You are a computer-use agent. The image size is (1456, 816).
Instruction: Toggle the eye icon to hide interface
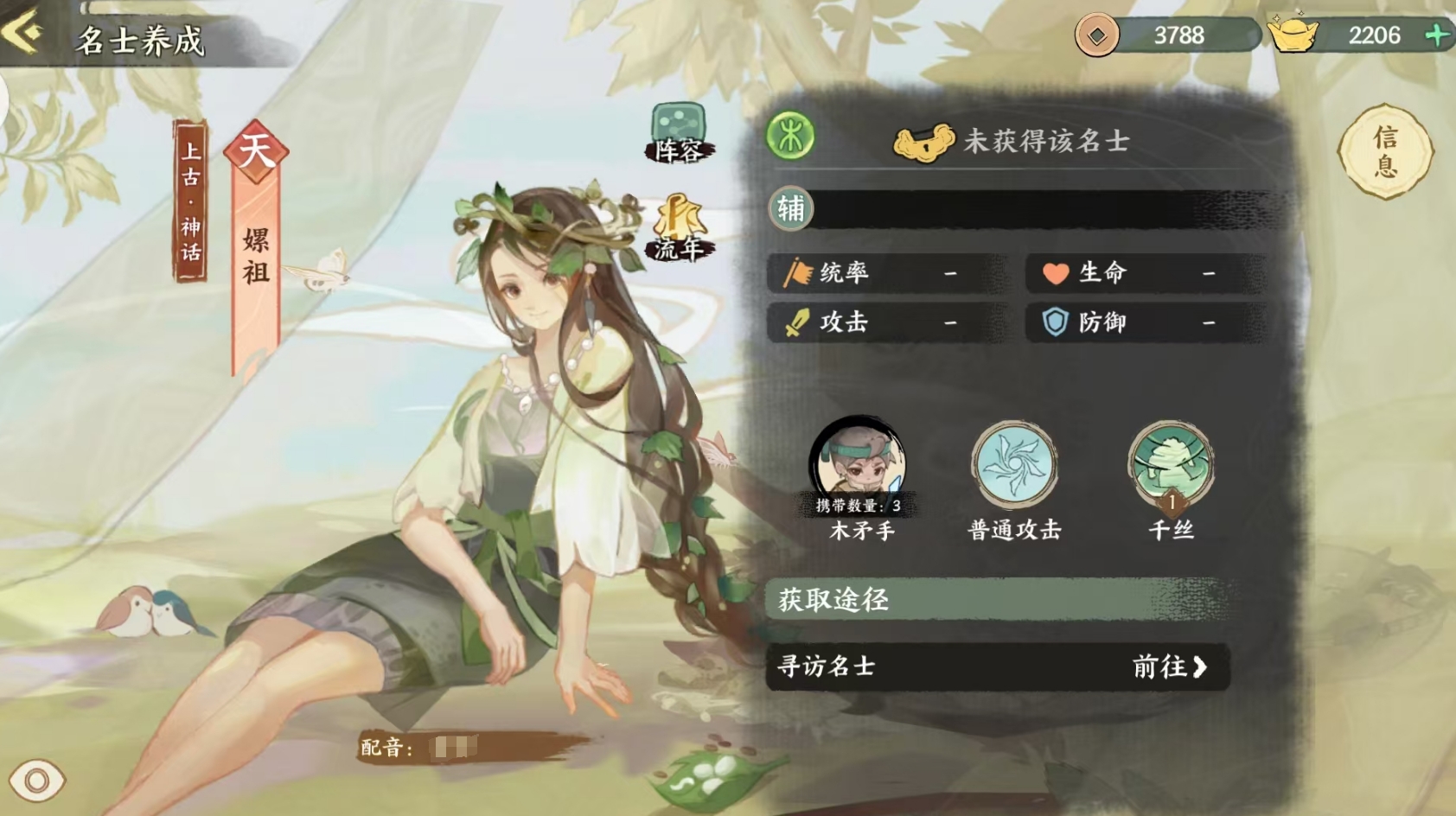pos(36,781)
